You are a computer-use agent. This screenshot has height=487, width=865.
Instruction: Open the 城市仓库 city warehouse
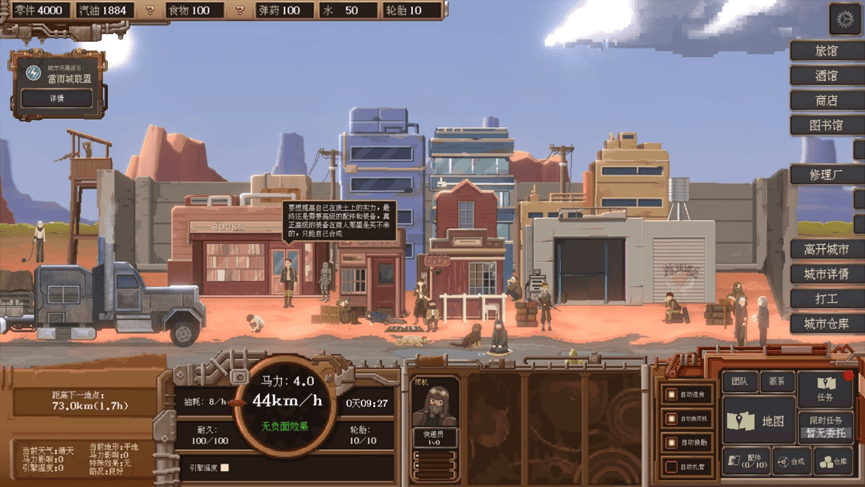826,324
